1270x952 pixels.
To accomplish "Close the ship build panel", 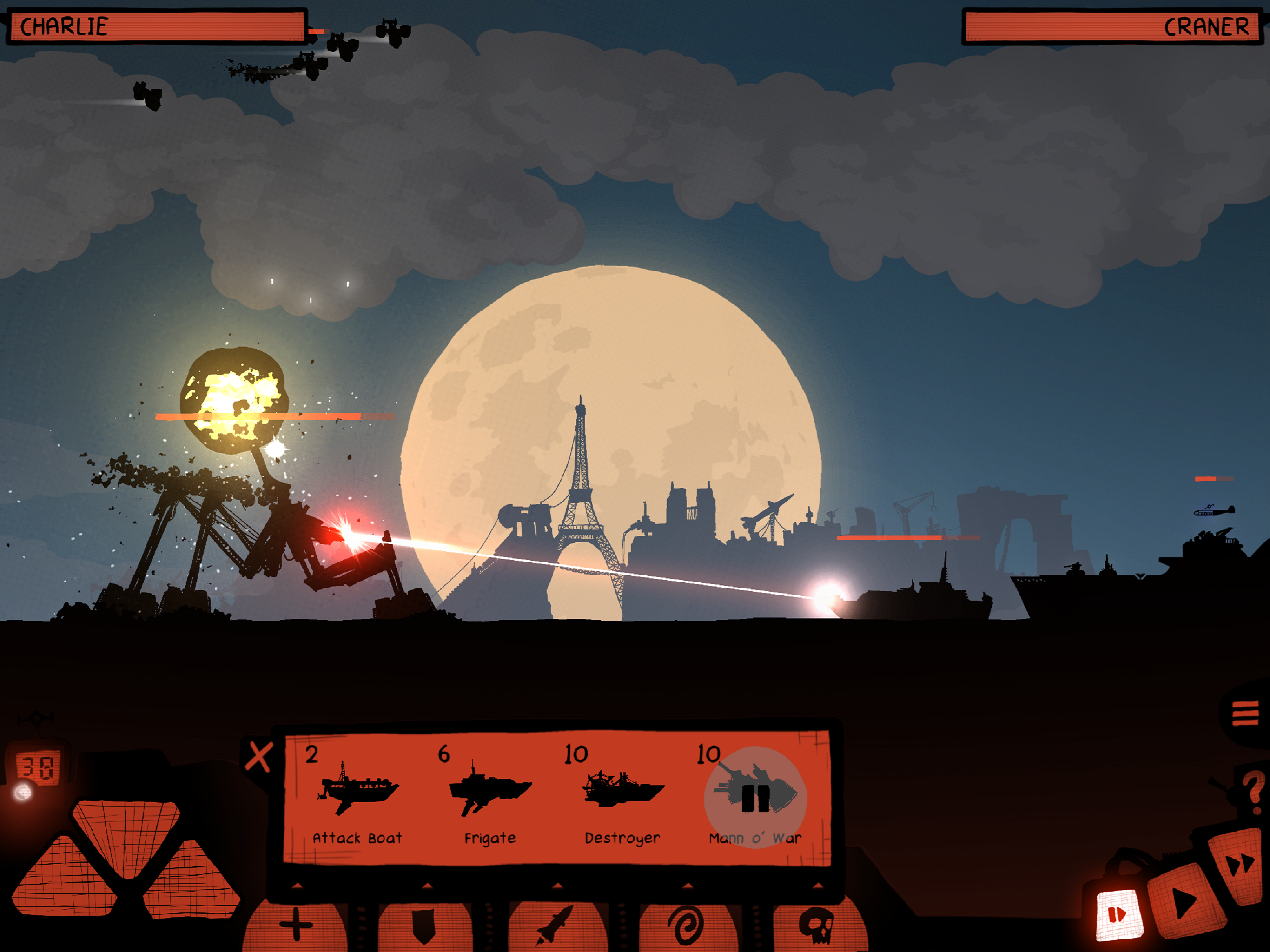I will coord(258,757).
